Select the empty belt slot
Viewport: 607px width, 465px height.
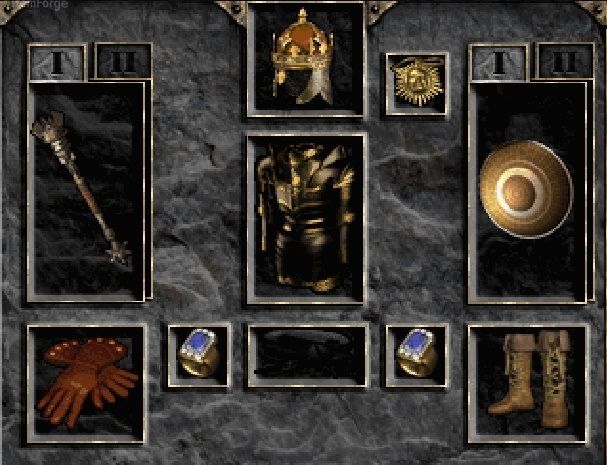point(305,354)
